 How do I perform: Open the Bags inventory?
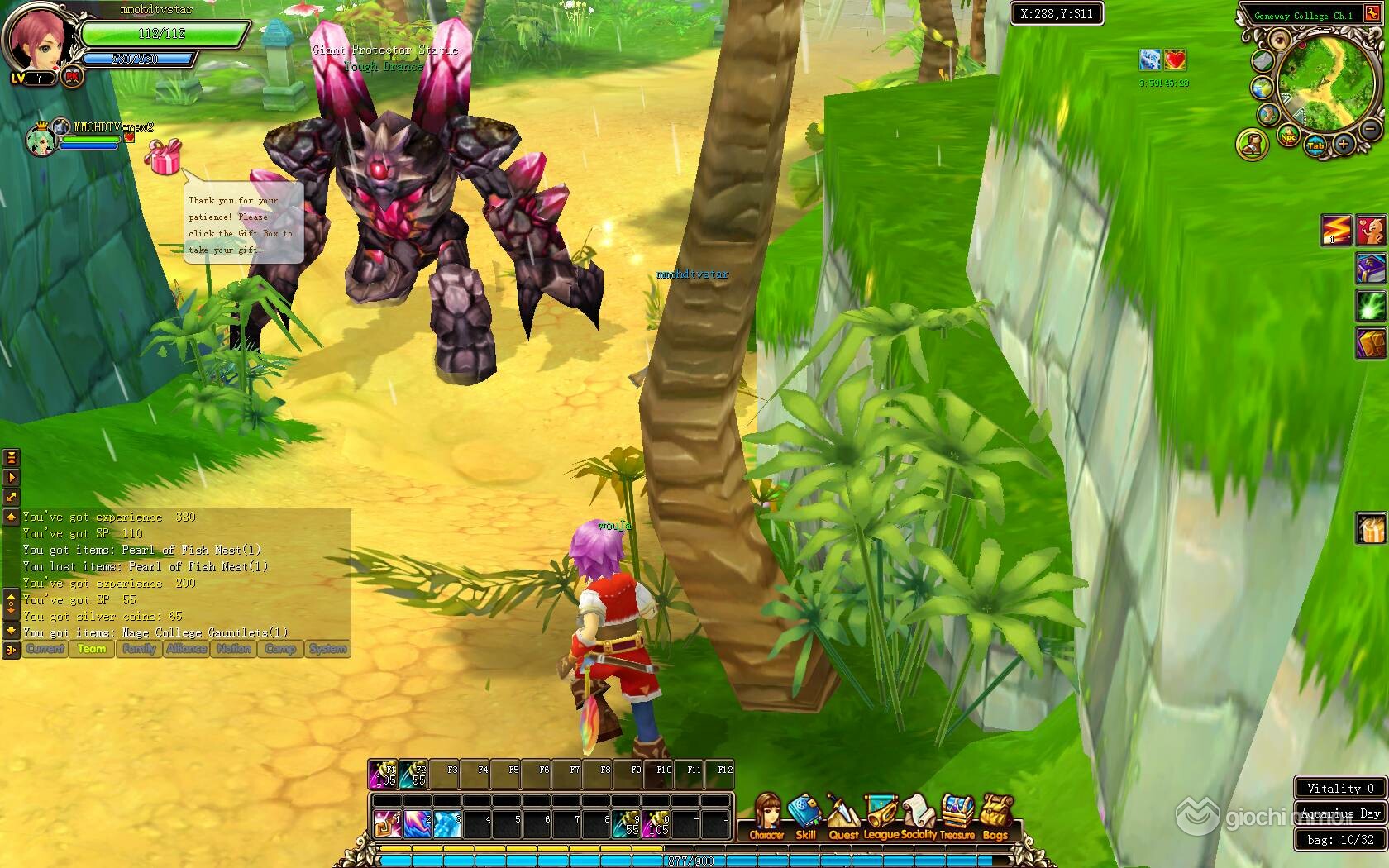995,817
